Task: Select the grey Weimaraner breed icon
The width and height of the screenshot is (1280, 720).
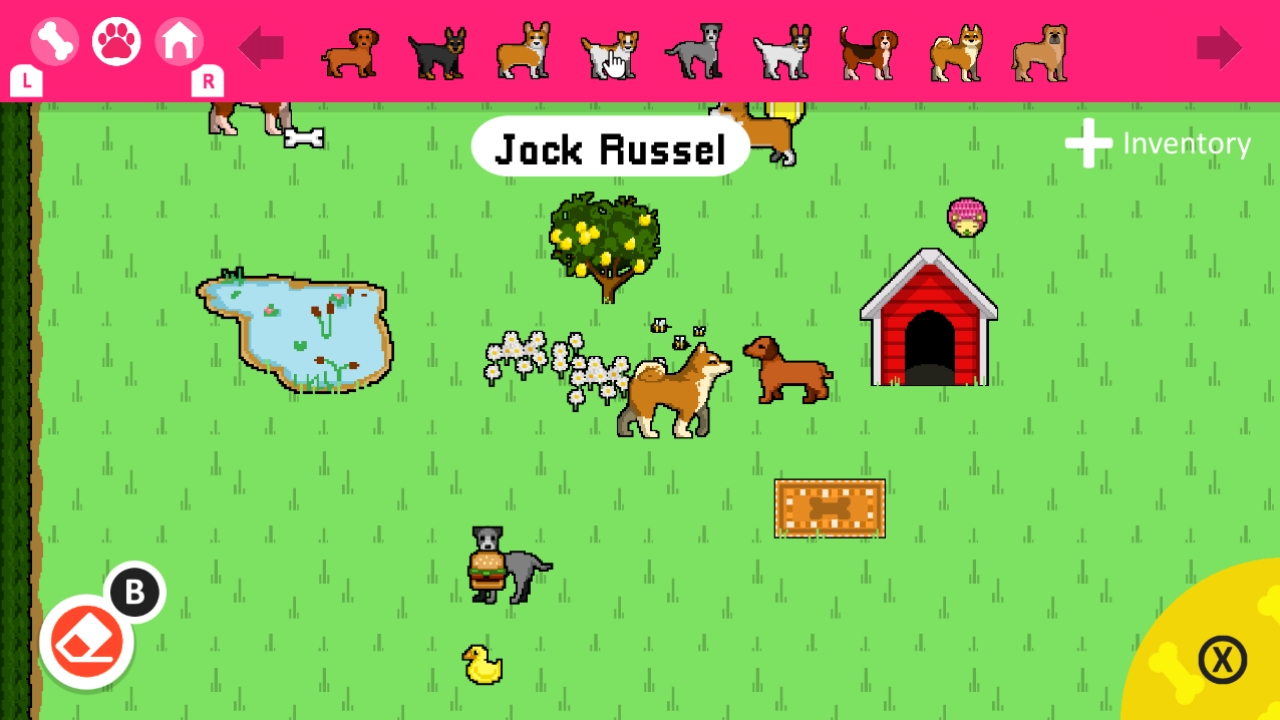Action: click(x=694, y=50)
